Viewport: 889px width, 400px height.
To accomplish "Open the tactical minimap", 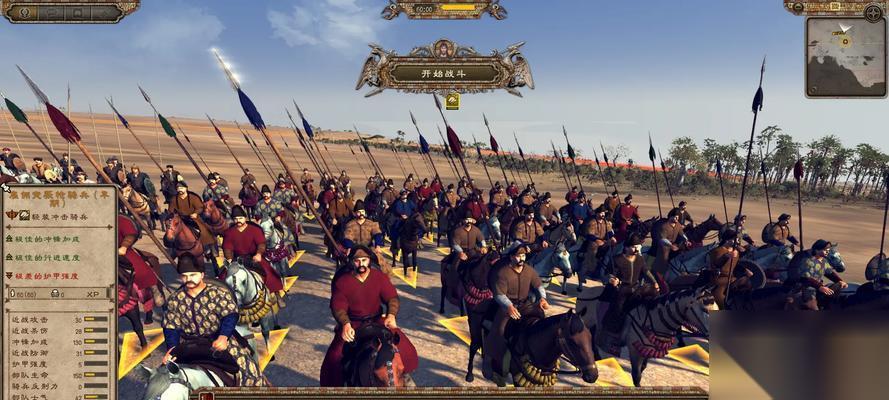I will 845,56.
